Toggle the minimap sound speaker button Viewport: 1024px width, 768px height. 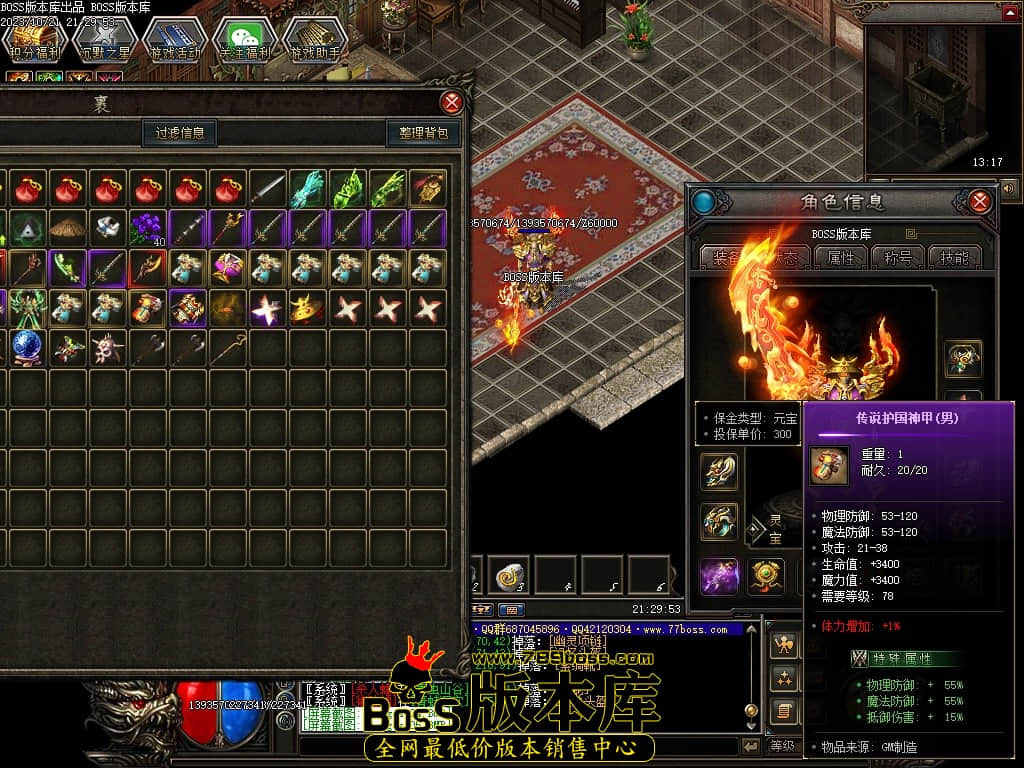tap(1009, 187)
